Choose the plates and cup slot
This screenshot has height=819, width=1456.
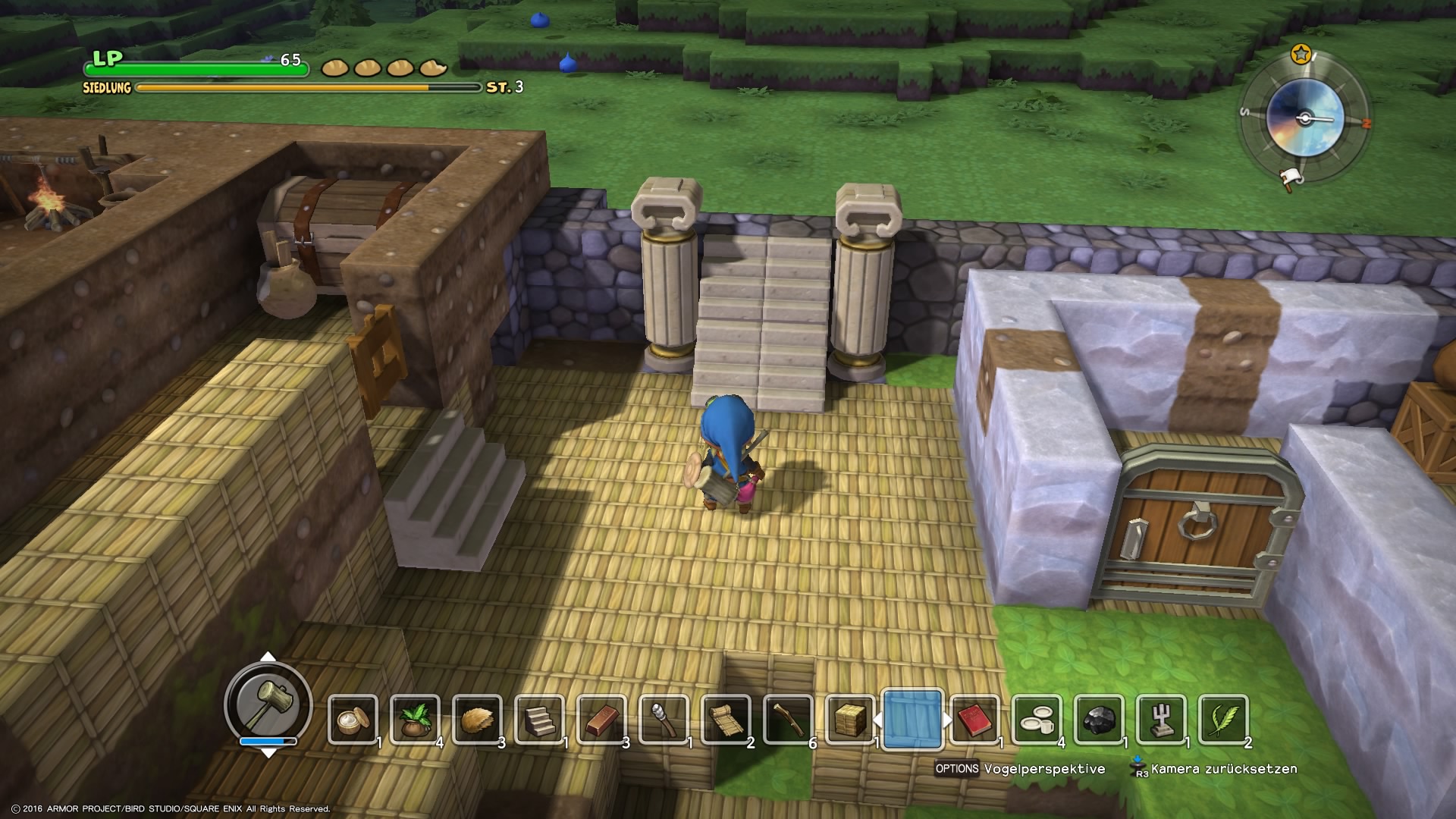(x=1037, y=720)
